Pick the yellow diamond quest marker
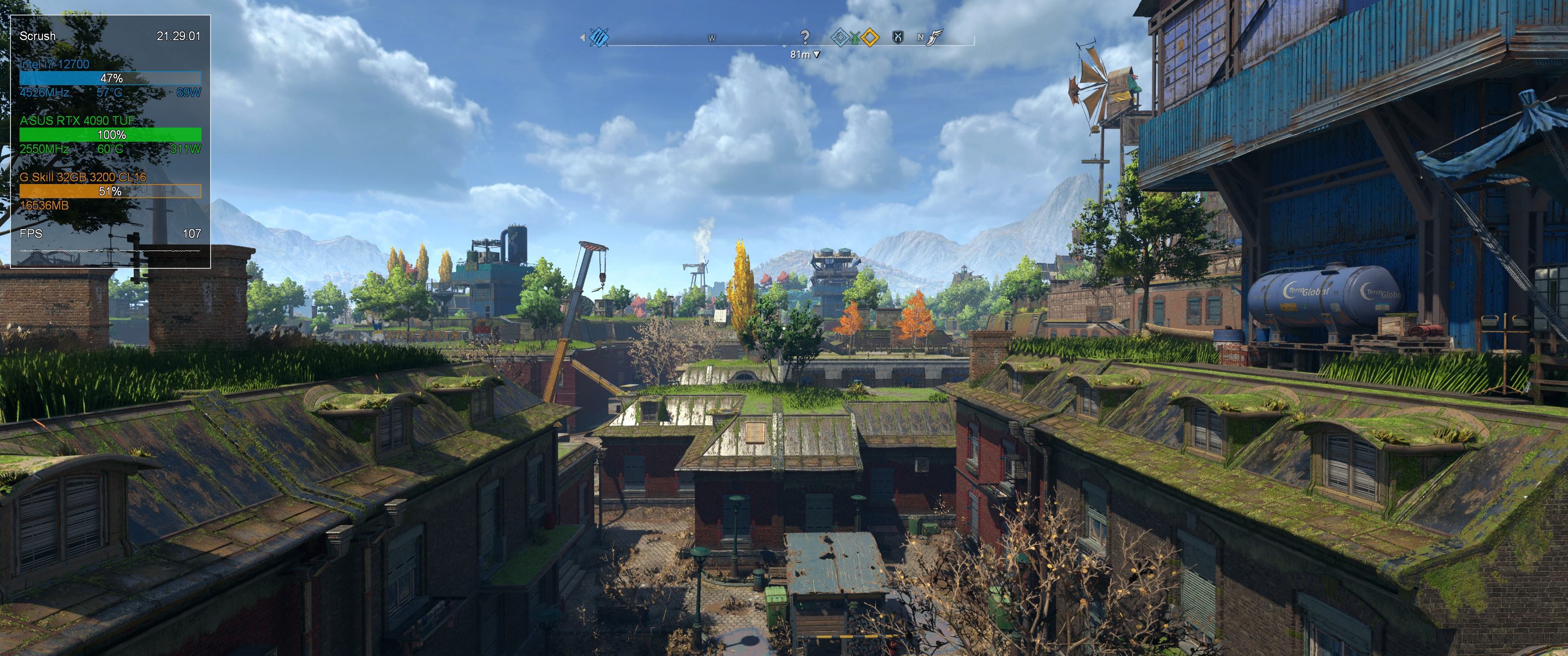Screen dimensions: 1568x656 click(x=871, y=38)
